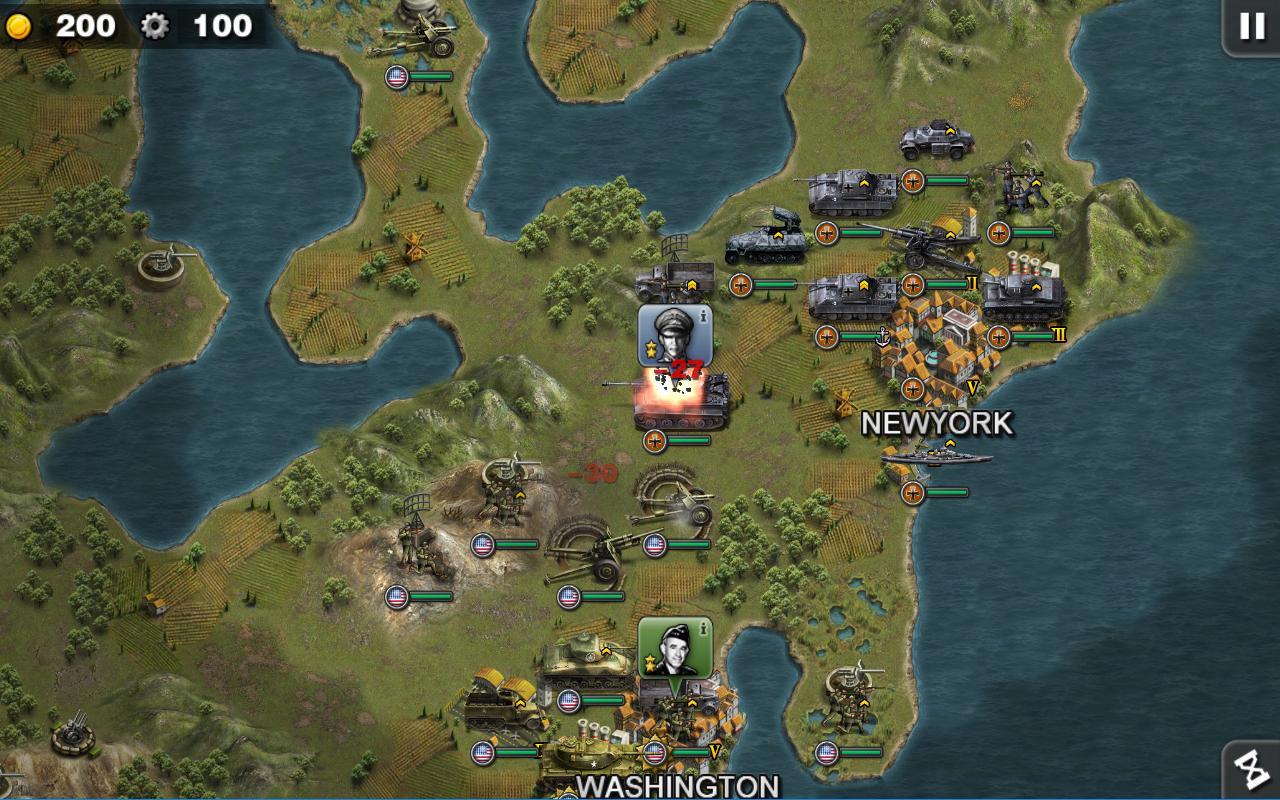The height and width of the screenshot is (800, 1280).
Task: Select the German armored car top right
Action: [932, 140]
